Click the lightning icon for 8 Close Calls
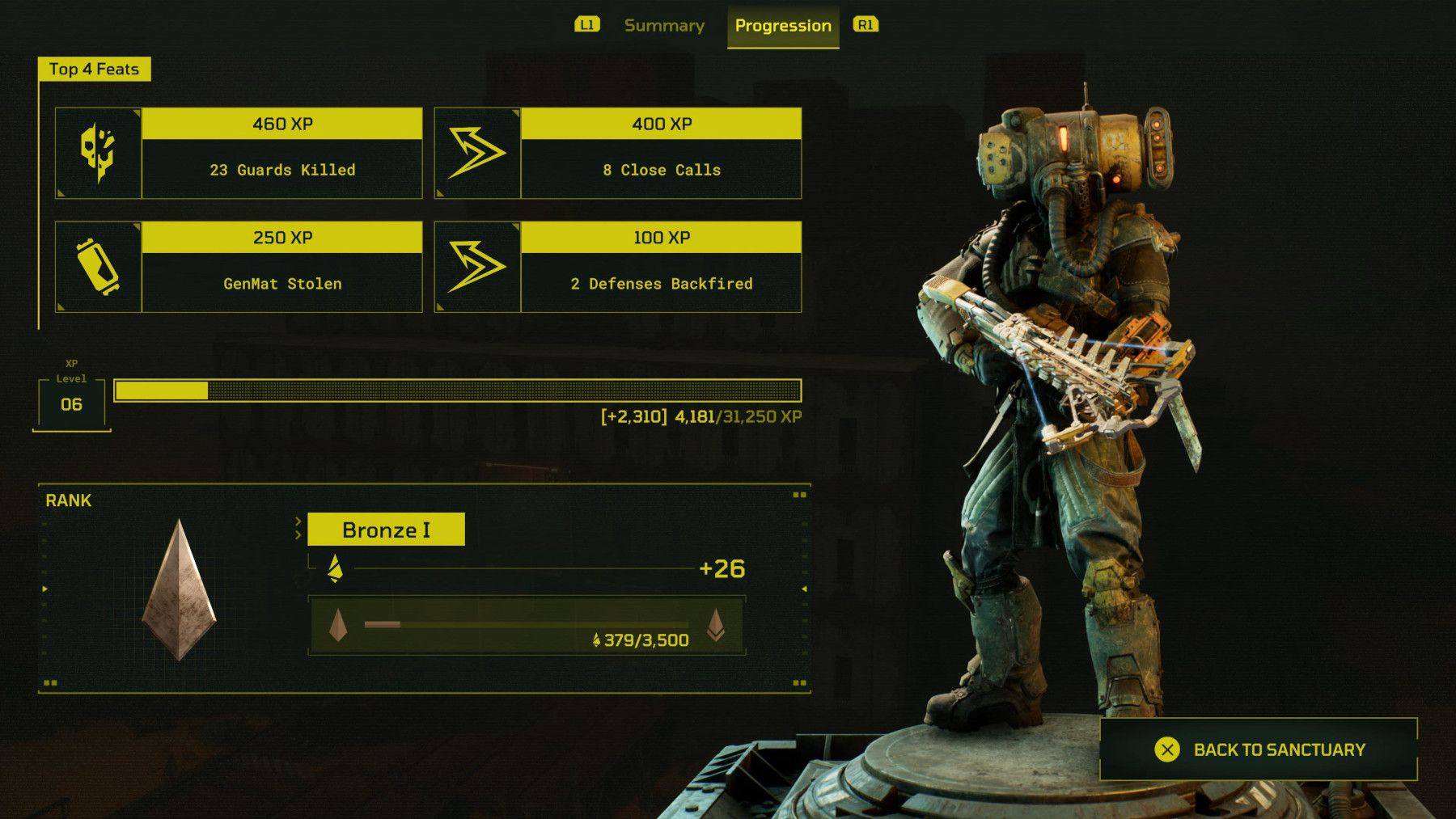Screen dimensions: 1456x819 click(476, 152)
